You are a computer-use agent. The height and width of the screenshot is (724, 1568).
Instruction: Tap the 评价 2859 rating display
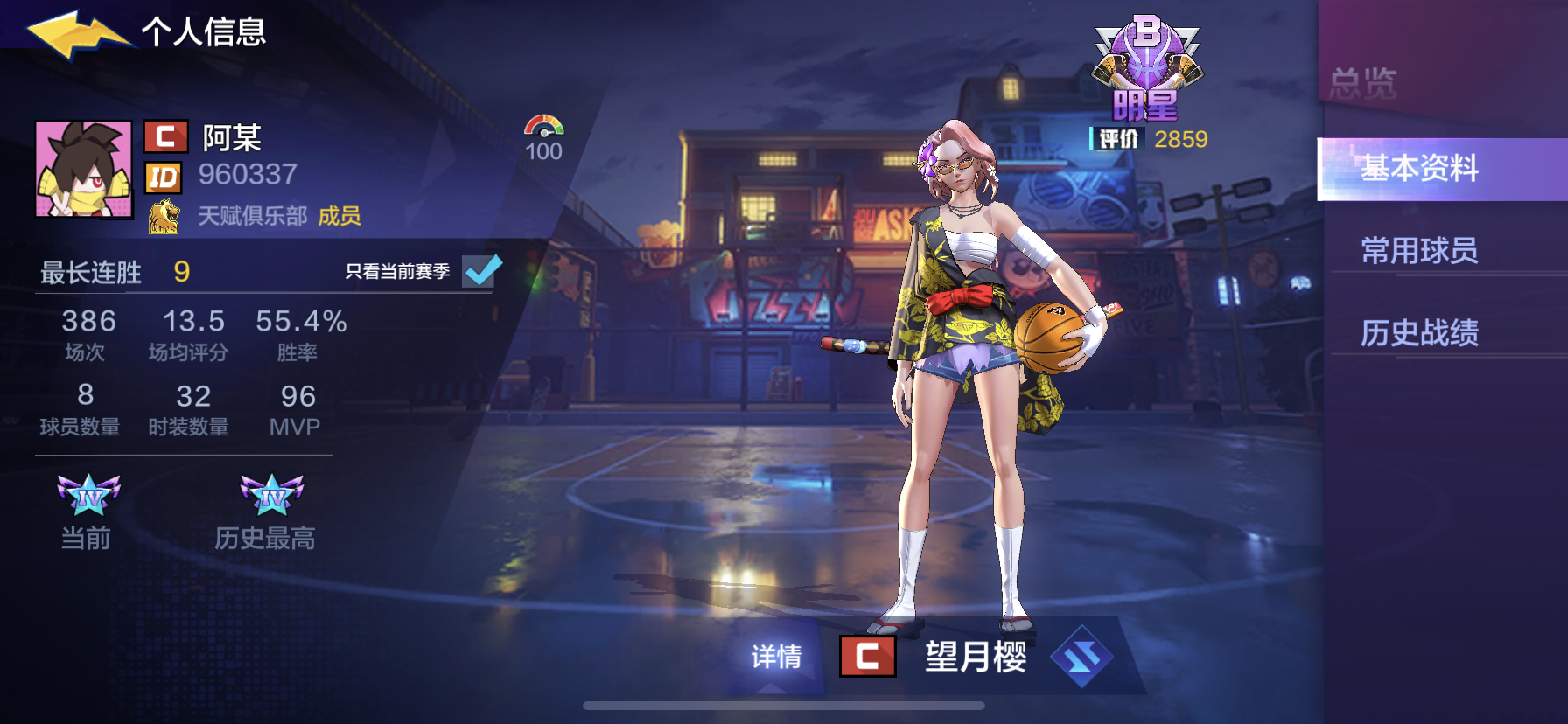1146,136
